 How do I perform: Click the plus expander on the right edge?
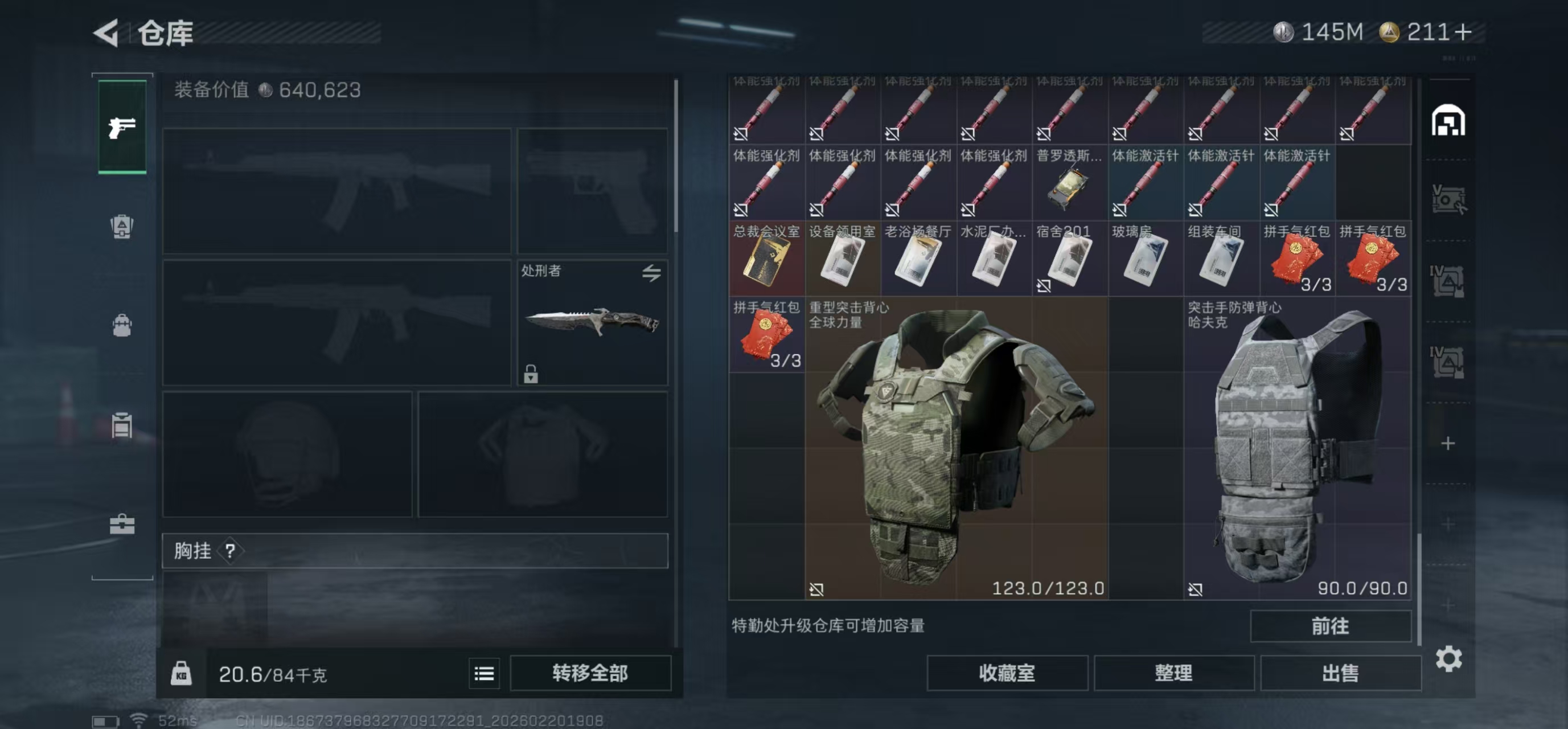click(1448, 443)
